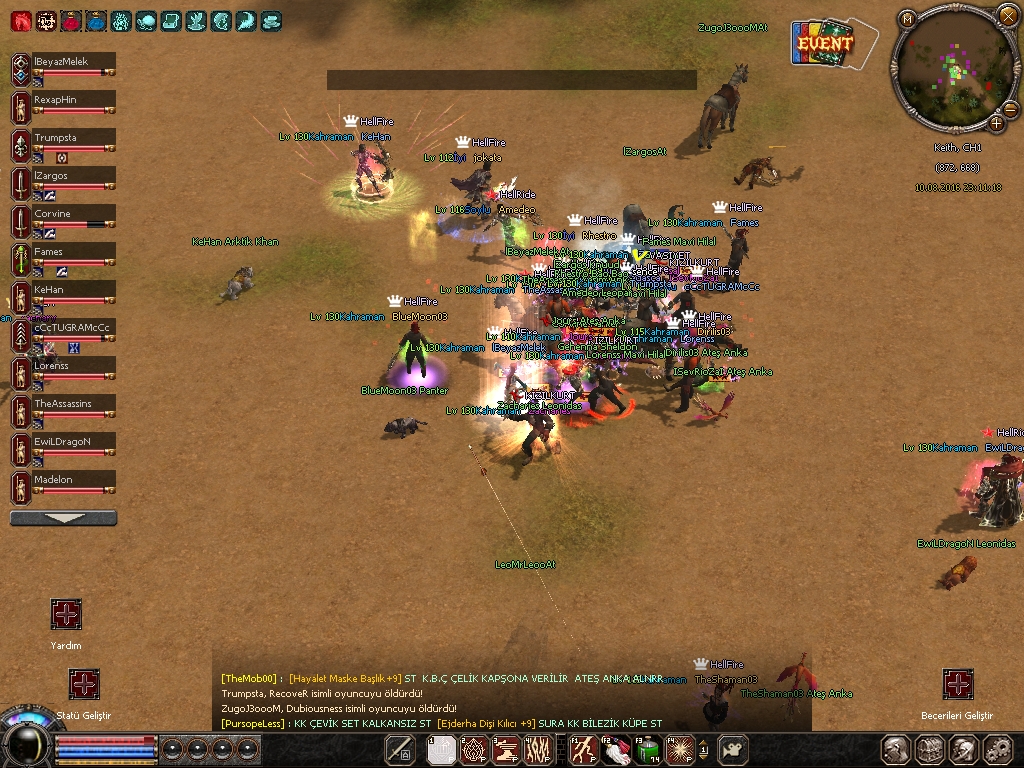
Task: Open the Yardım help button
Action: [x=66, y=615]
